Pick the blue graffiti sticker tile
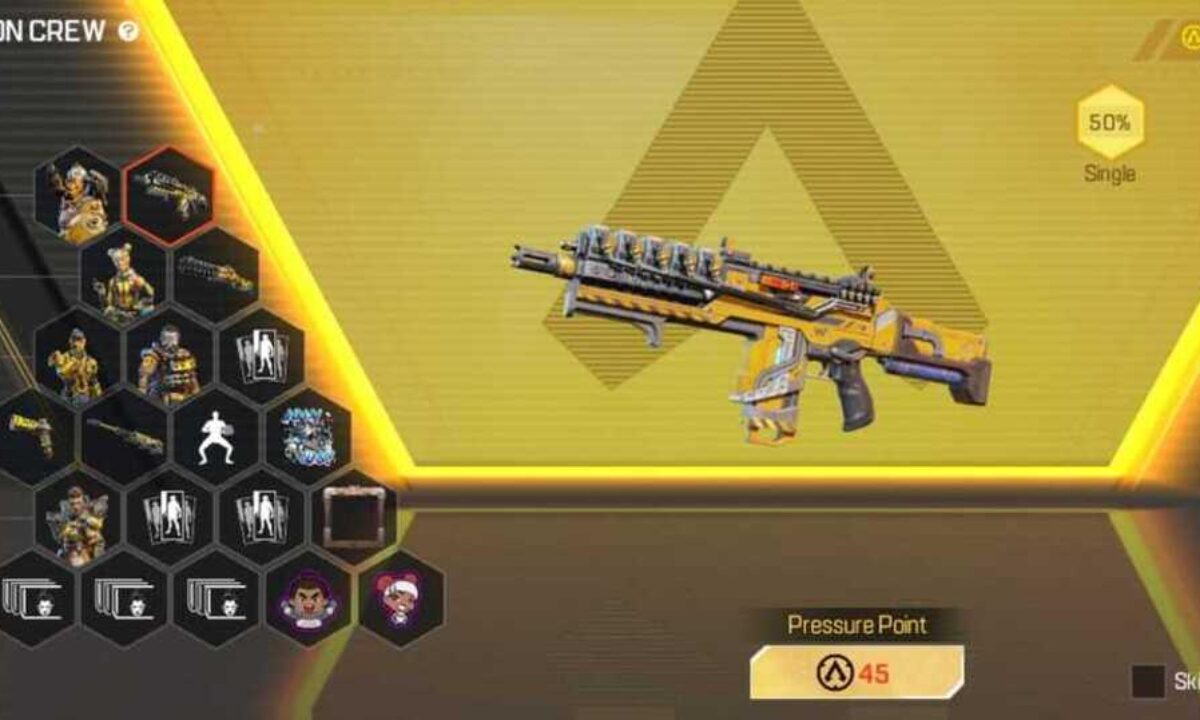This screenshot has width=1200, height=720. tap(308, 437)
